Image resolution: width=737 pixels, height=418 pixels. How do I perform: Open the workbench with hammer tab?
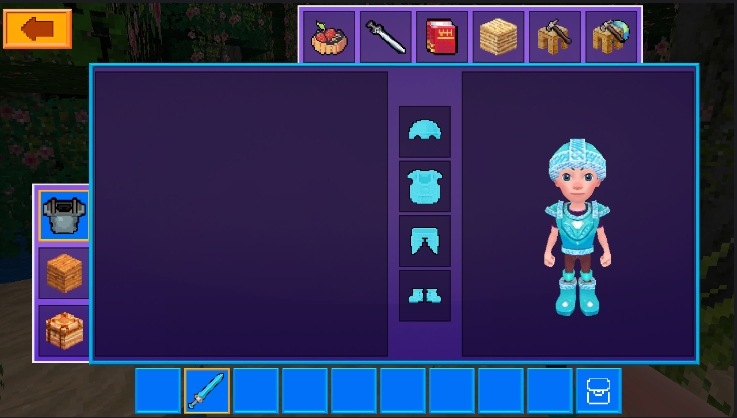tap(555, 37)
